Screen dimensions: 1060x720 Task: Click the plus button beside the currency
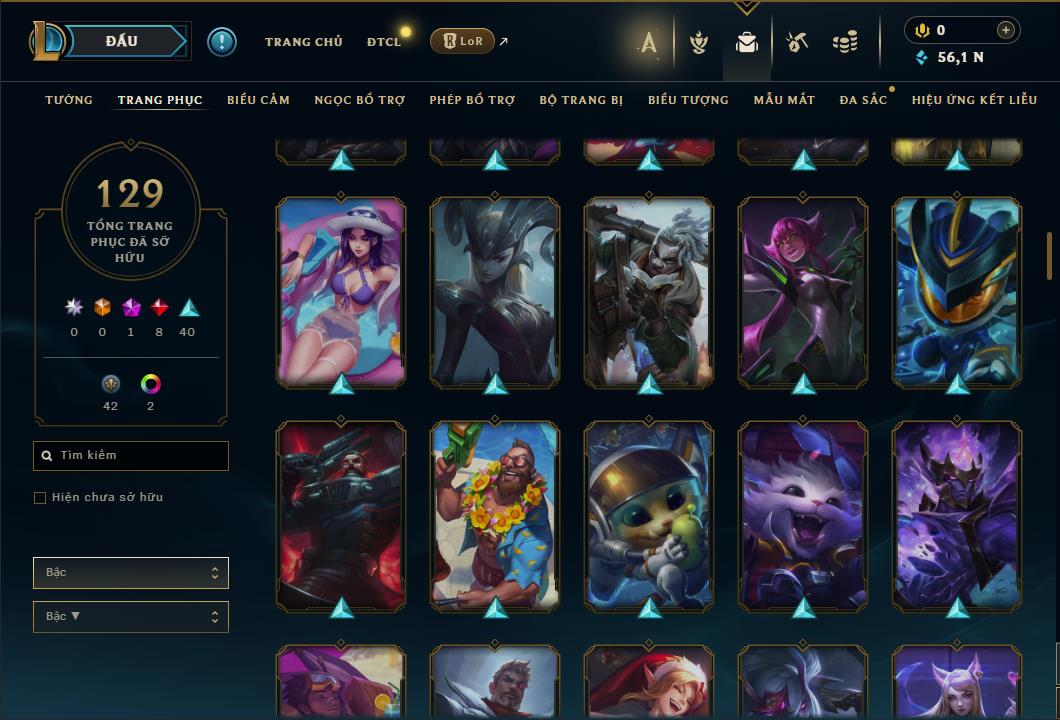tap(1006, 30)
